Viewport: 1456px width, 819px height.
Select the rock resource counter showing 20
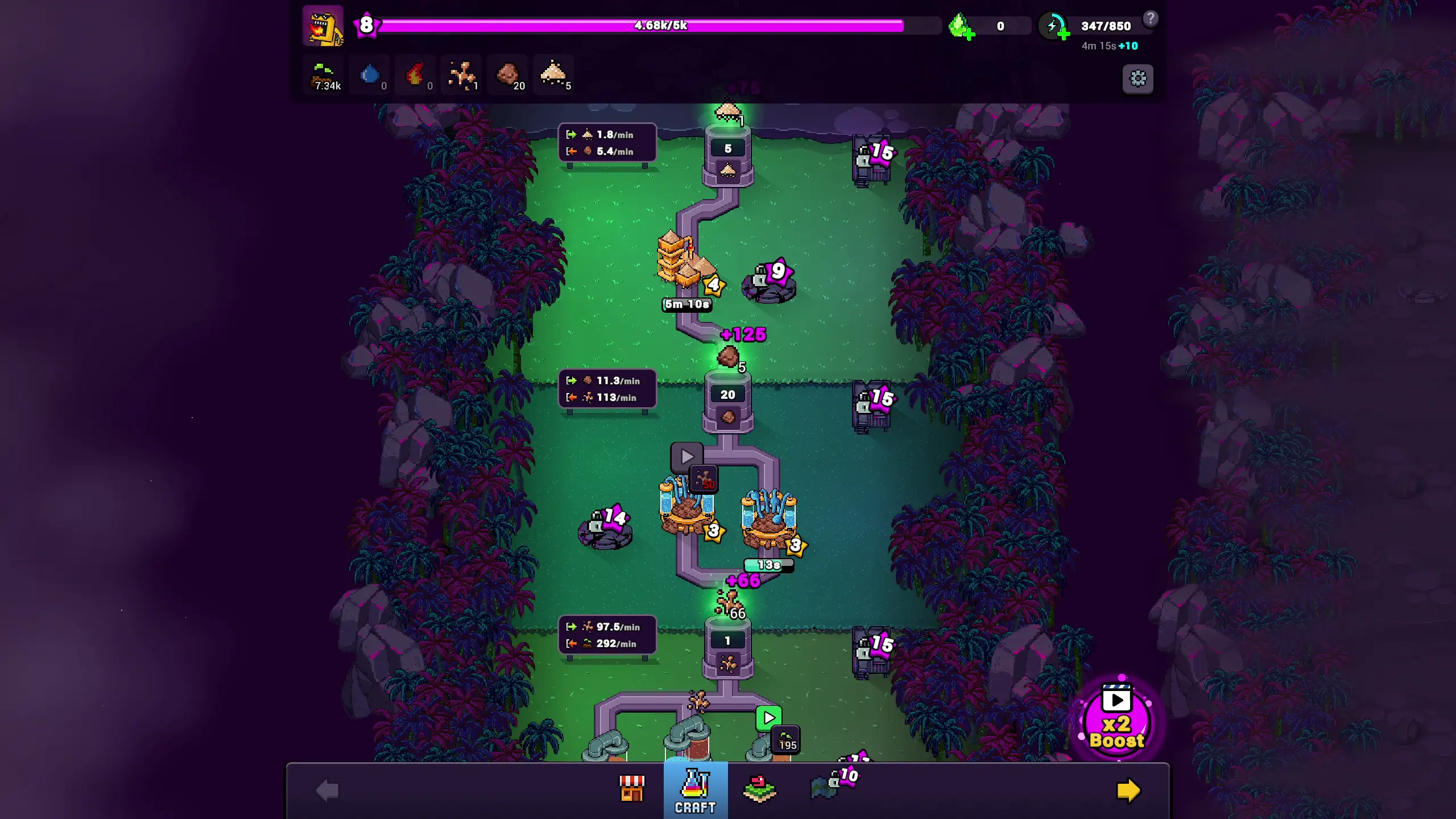[x=508, y=75]
